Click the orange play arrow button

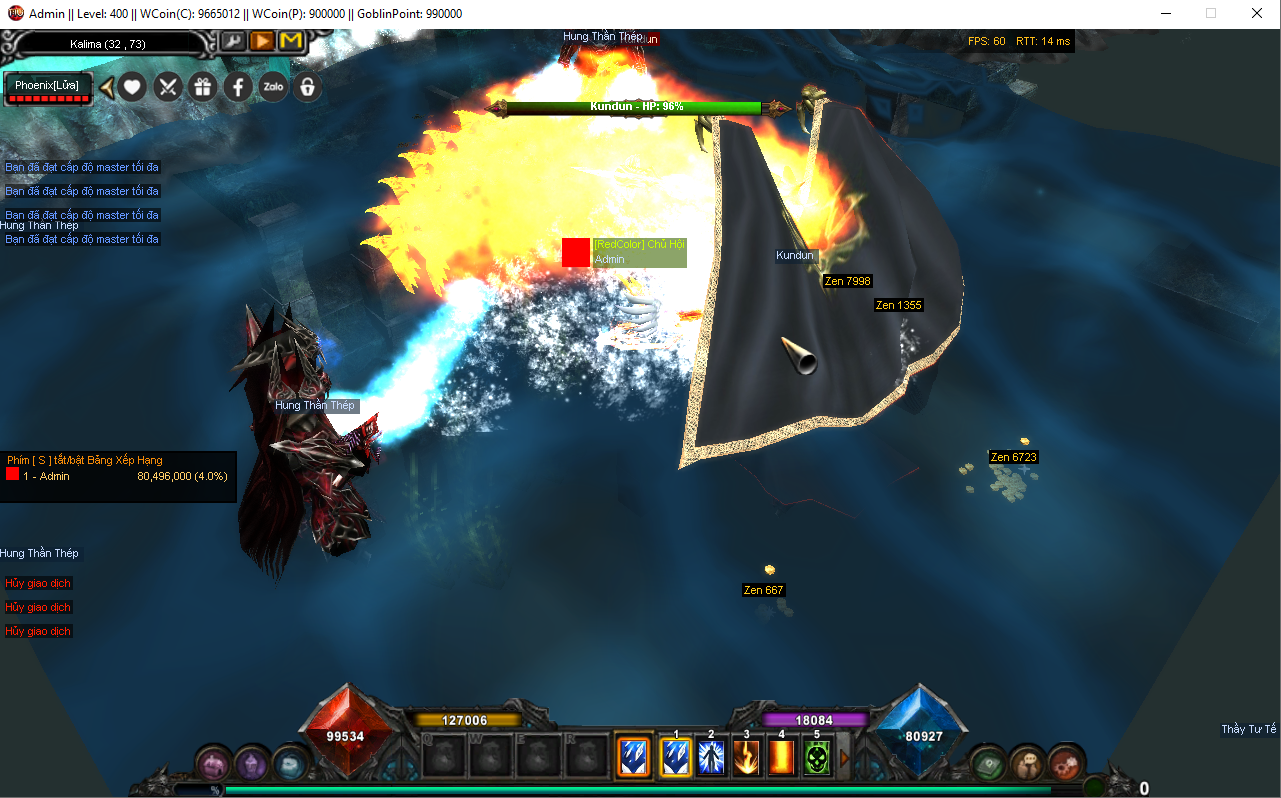tap(262, 41)
